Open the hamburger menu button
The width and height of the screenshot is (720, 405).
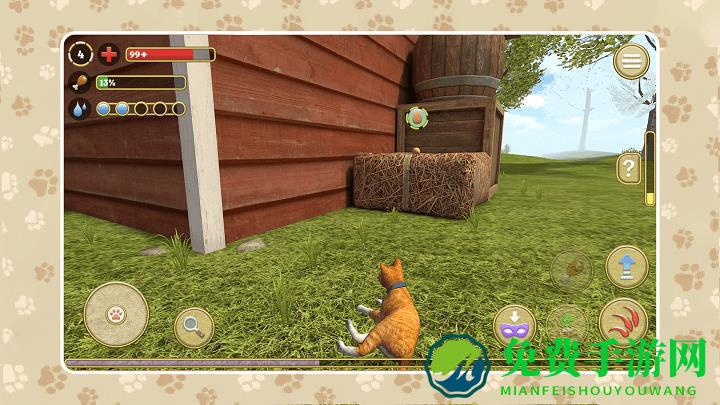631,62
